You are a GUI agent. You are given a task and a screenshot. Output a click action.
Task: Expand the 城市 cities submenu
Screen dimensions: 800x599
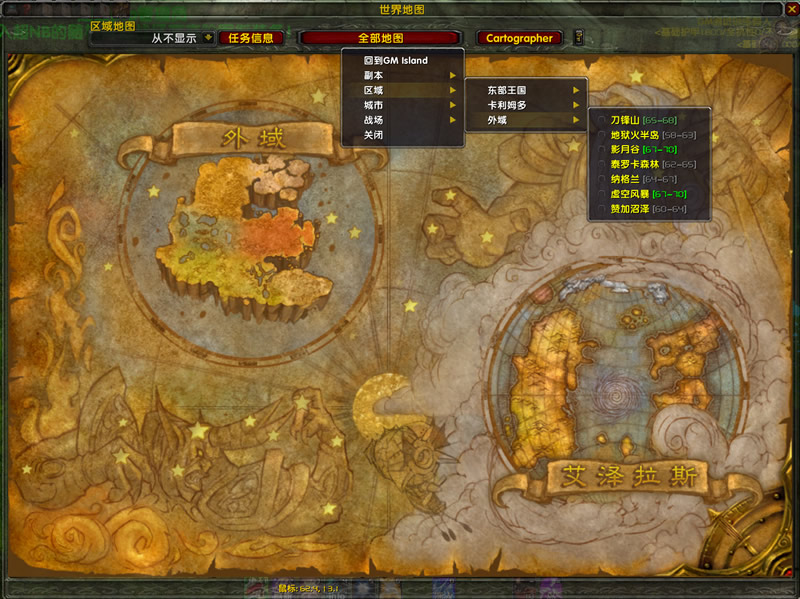402,105
